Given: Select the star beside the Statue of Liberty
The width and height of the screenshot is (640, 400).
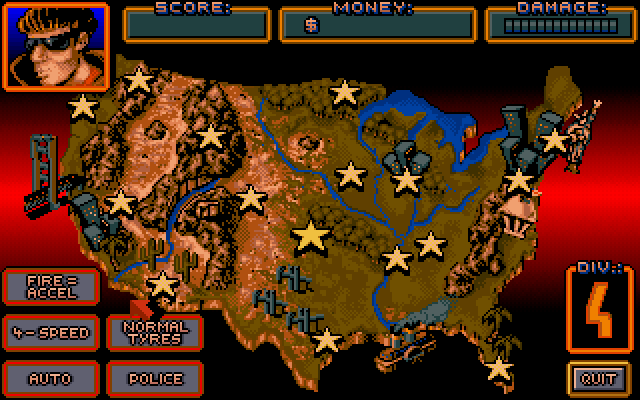Looking at the screenshot, I should tap(554, 141).
